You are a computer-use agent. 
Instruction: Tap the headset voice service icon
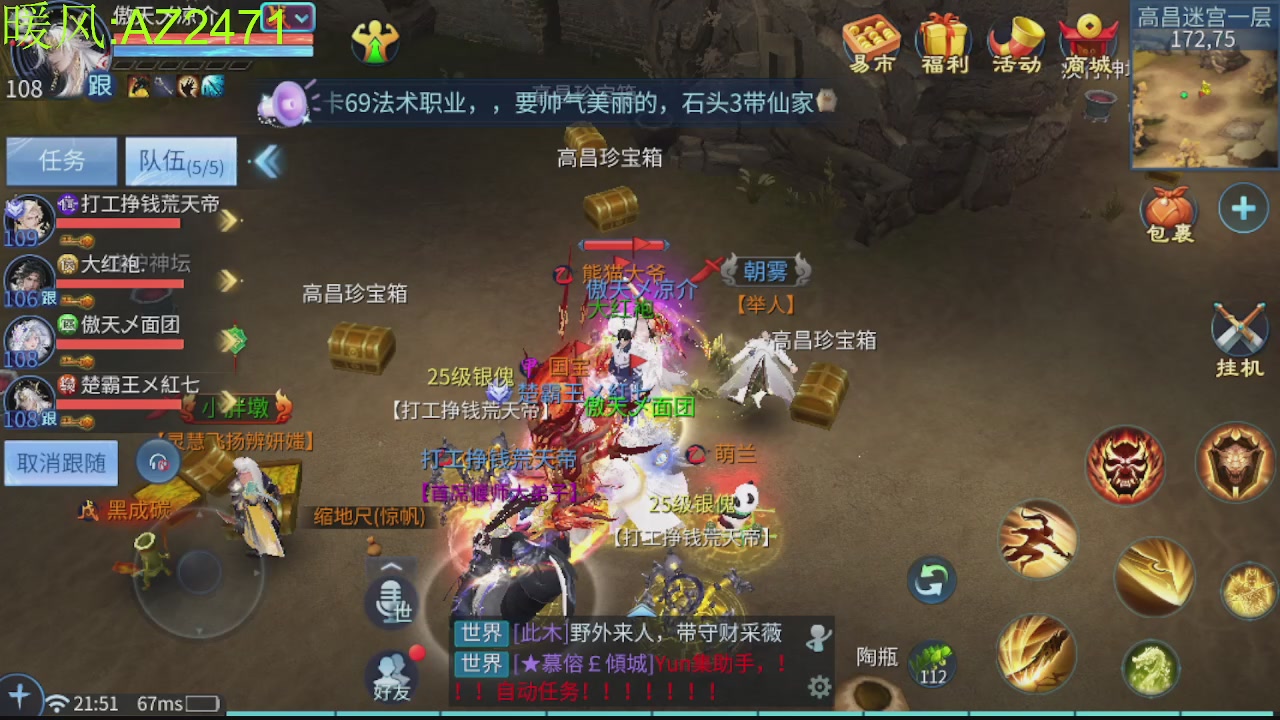click(158, 462)
